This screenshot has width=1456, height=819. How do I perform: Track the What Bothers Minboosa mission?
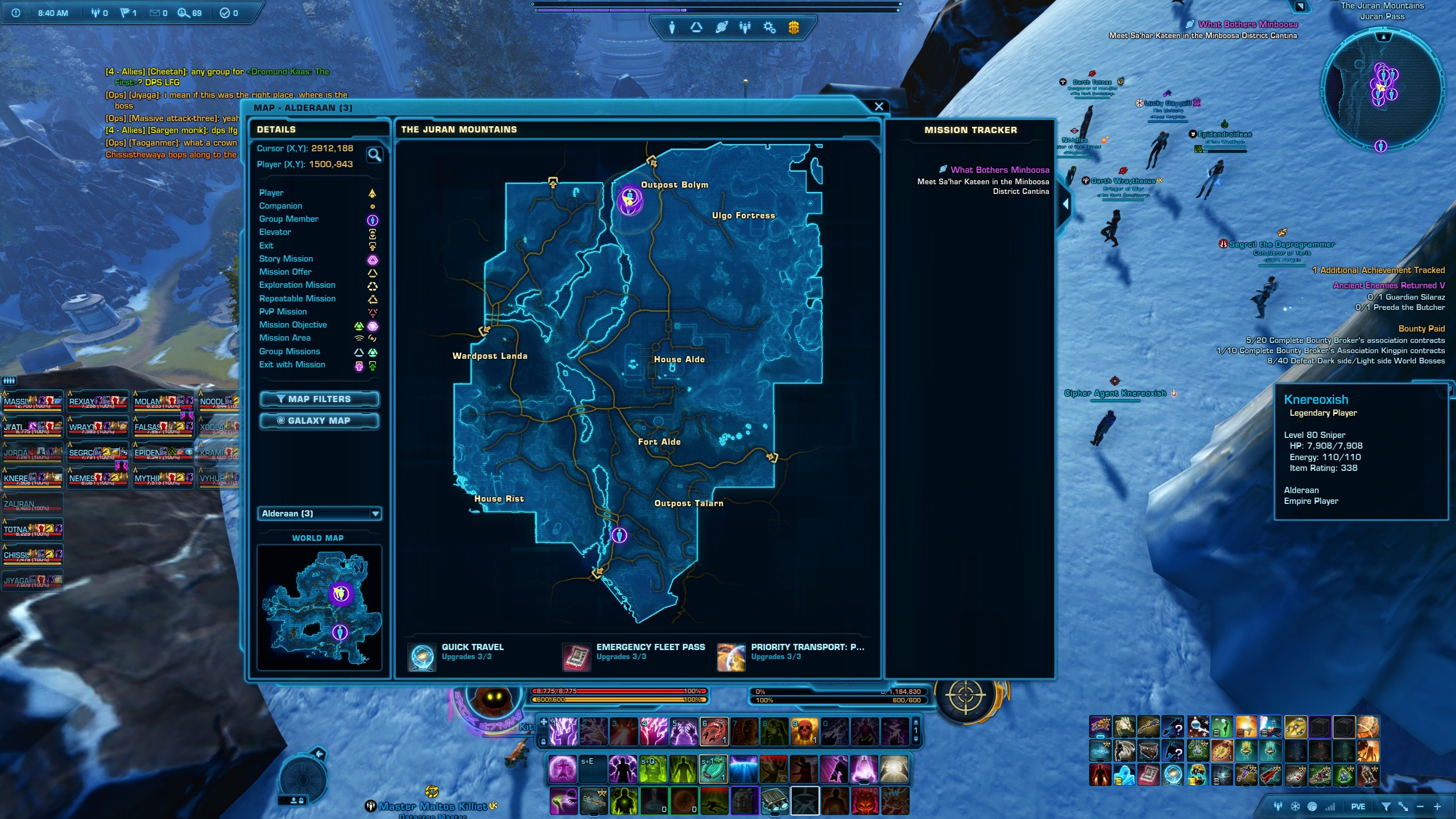(x=999, y=170)
